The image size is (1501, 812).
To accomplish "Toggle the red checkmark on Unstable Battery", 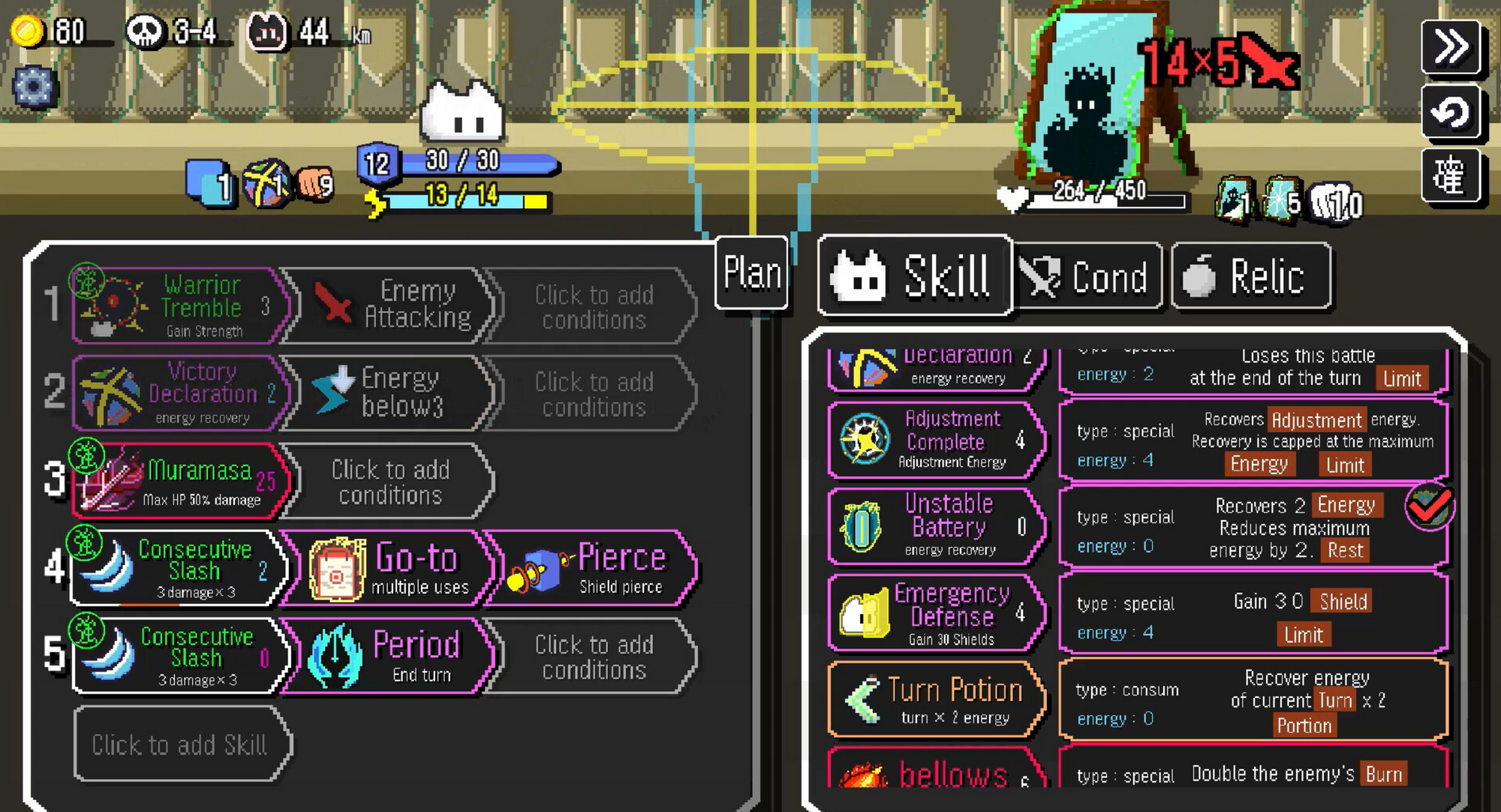I will (1429, 507).
